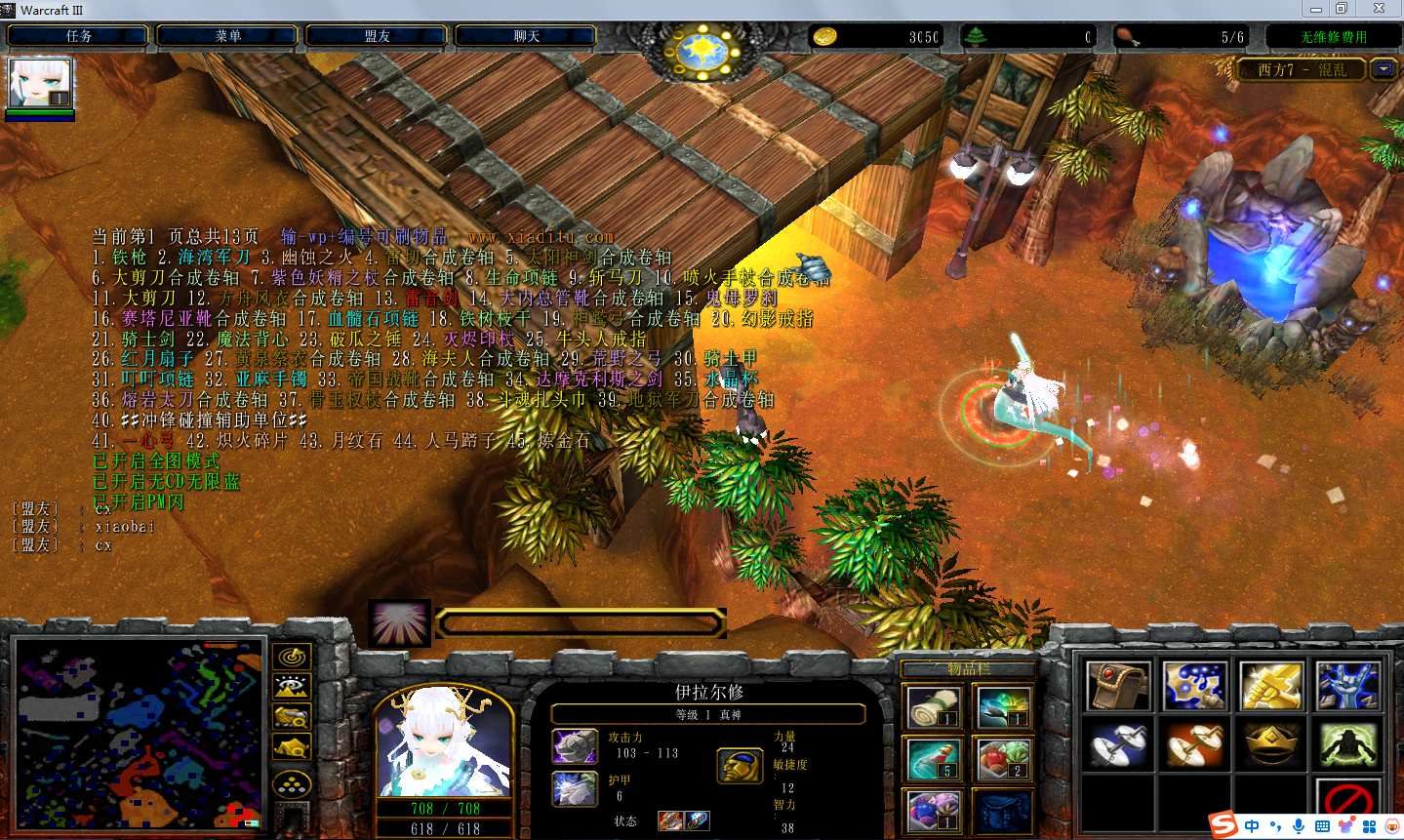
Task: Activate the blue glowing hand ability
Action: tap(1347, 686)
